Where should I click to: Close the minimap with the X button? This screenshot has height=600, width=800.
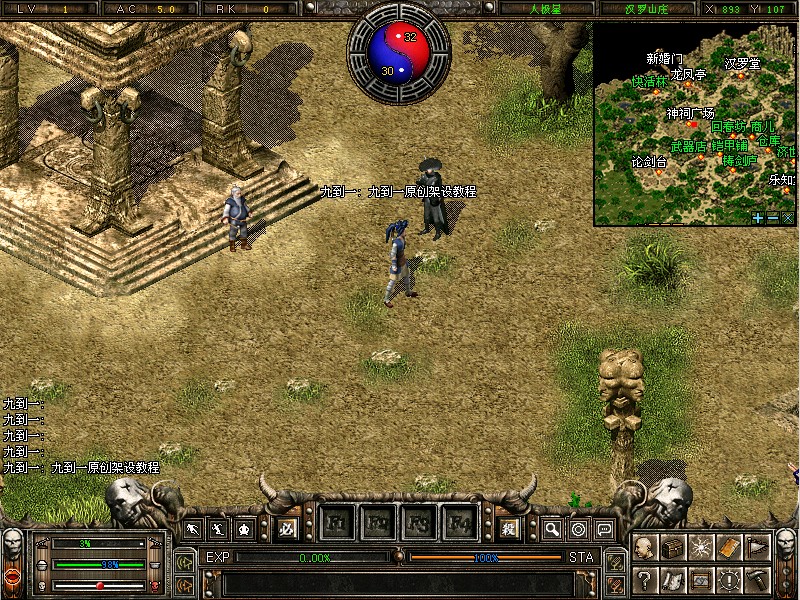pyautogui.click(x=787, y=217)
